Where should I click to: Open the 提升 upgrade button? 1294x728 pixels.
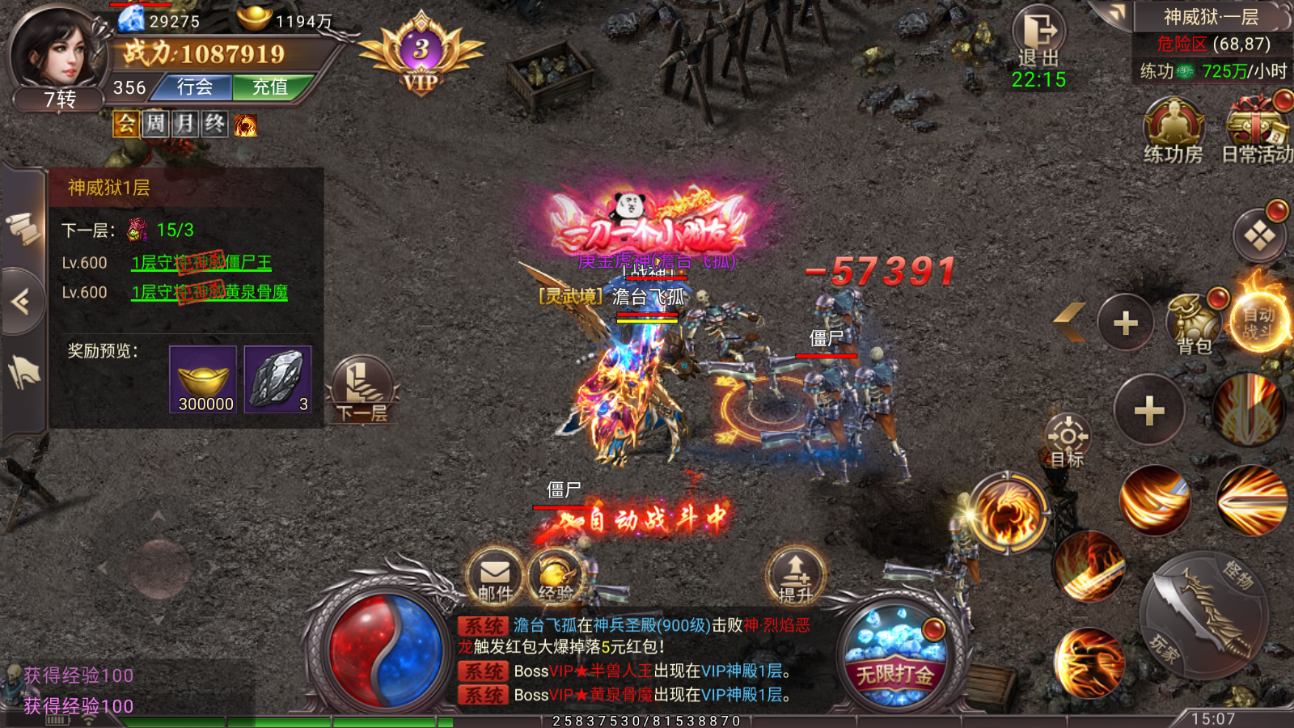tap(795, 577)
